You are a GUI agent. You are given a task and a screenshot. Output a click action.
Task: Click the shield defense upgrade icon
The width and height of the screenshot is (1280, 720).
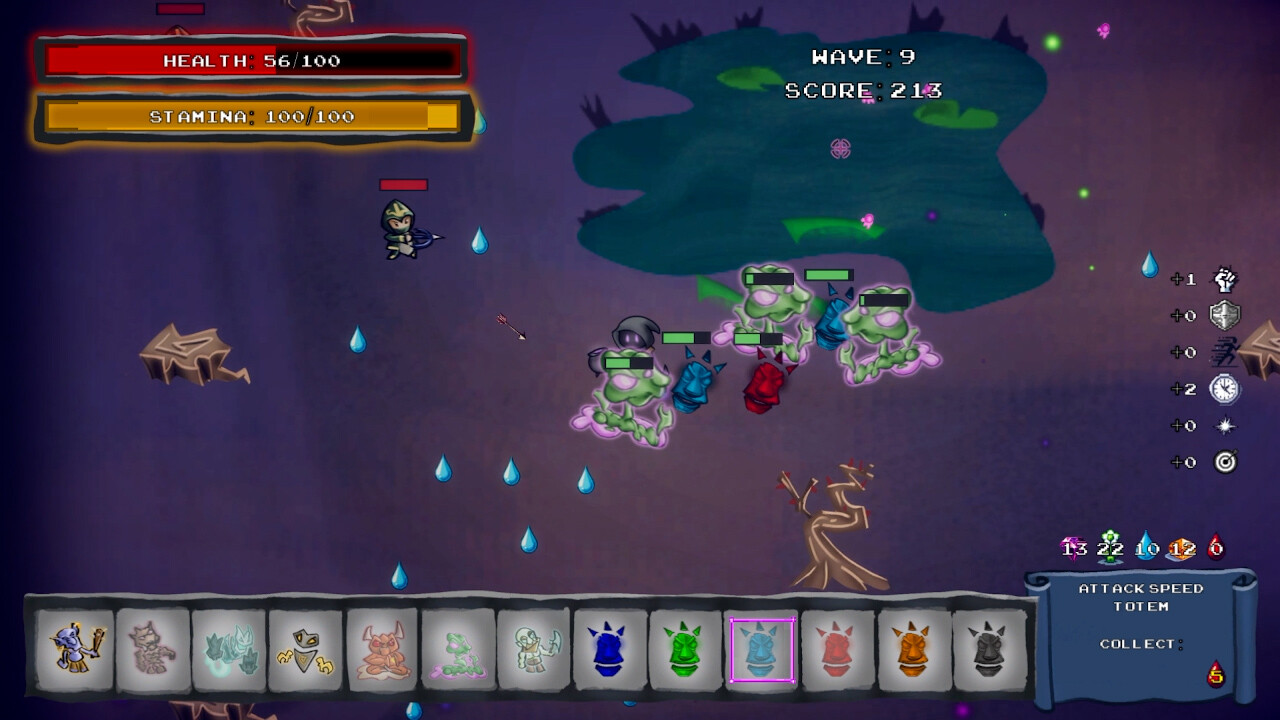1224,315
